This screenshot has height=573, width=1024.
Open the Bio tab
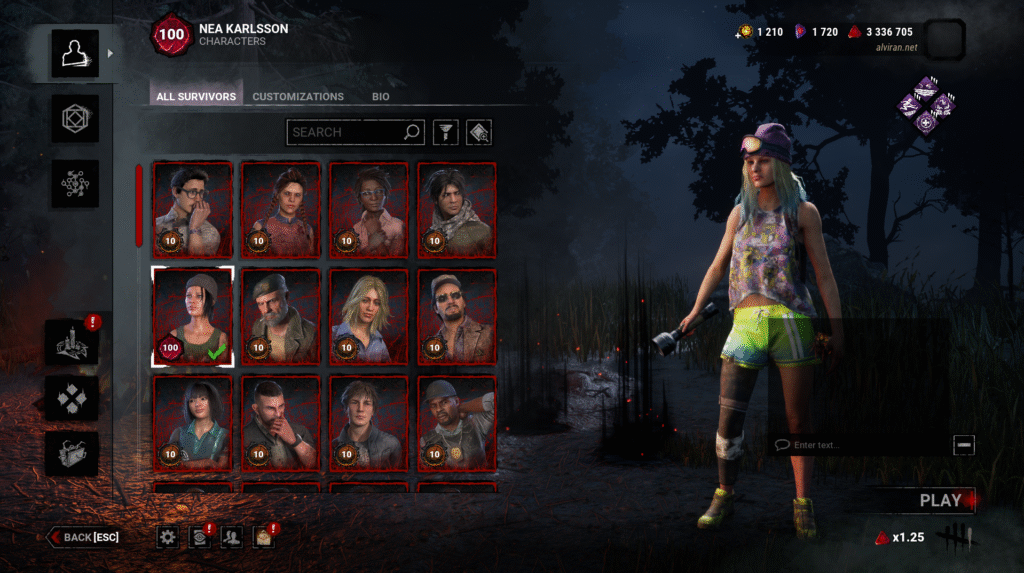pos(381,97)
